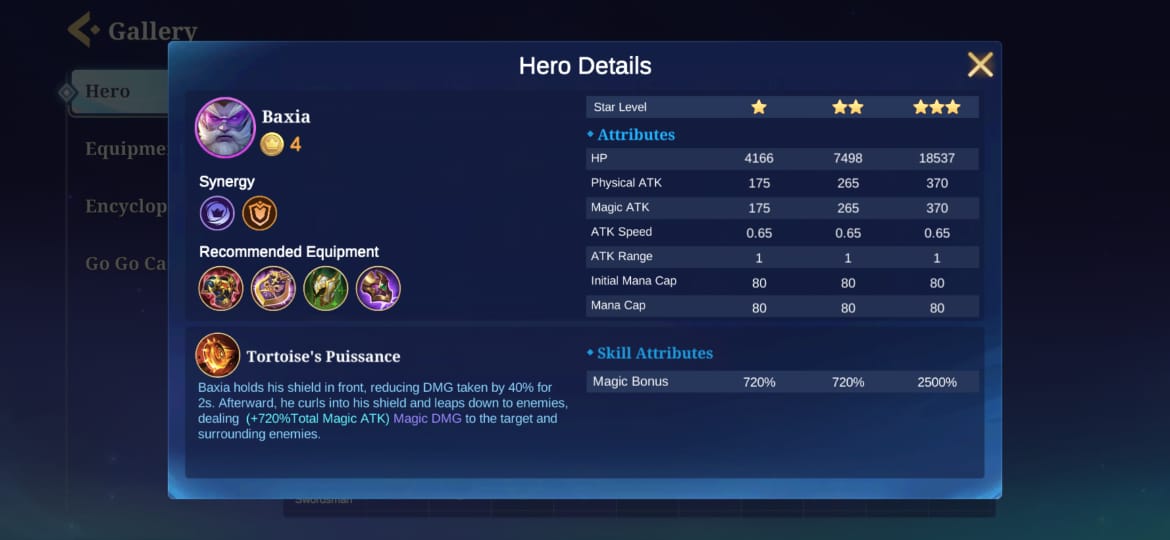Tap the Tortoise's Puissance skill icon
Viewport: 1170px width, 540px height.
point(217,355)
